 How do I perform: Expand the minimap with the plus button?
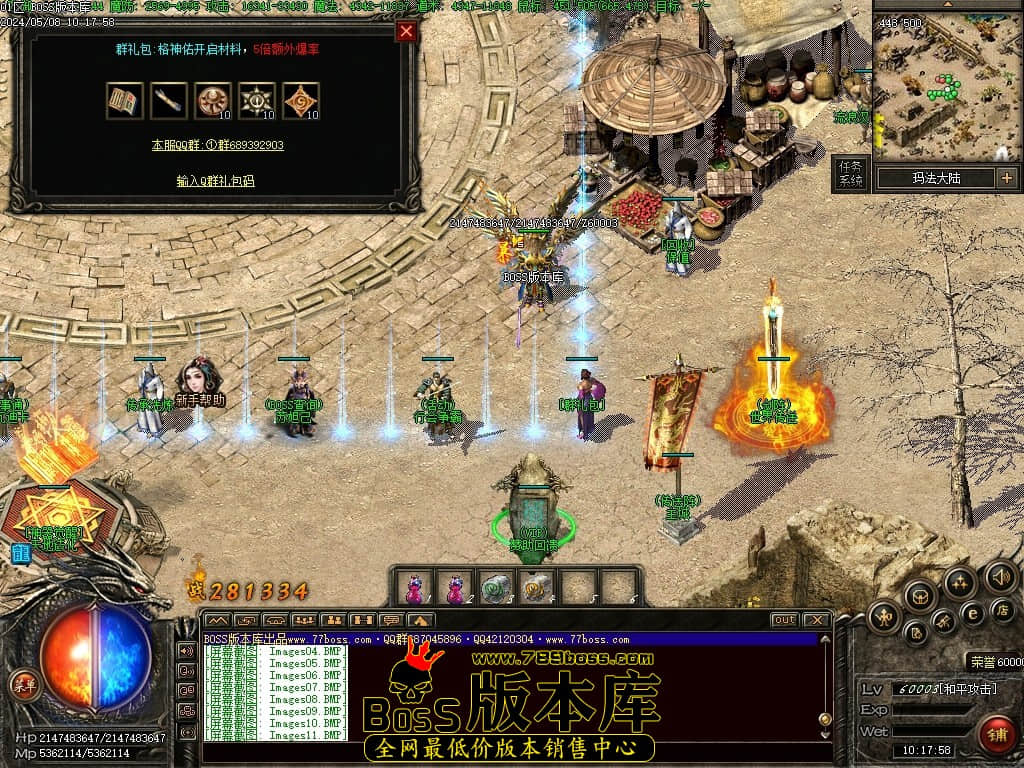coord(1006,178)
